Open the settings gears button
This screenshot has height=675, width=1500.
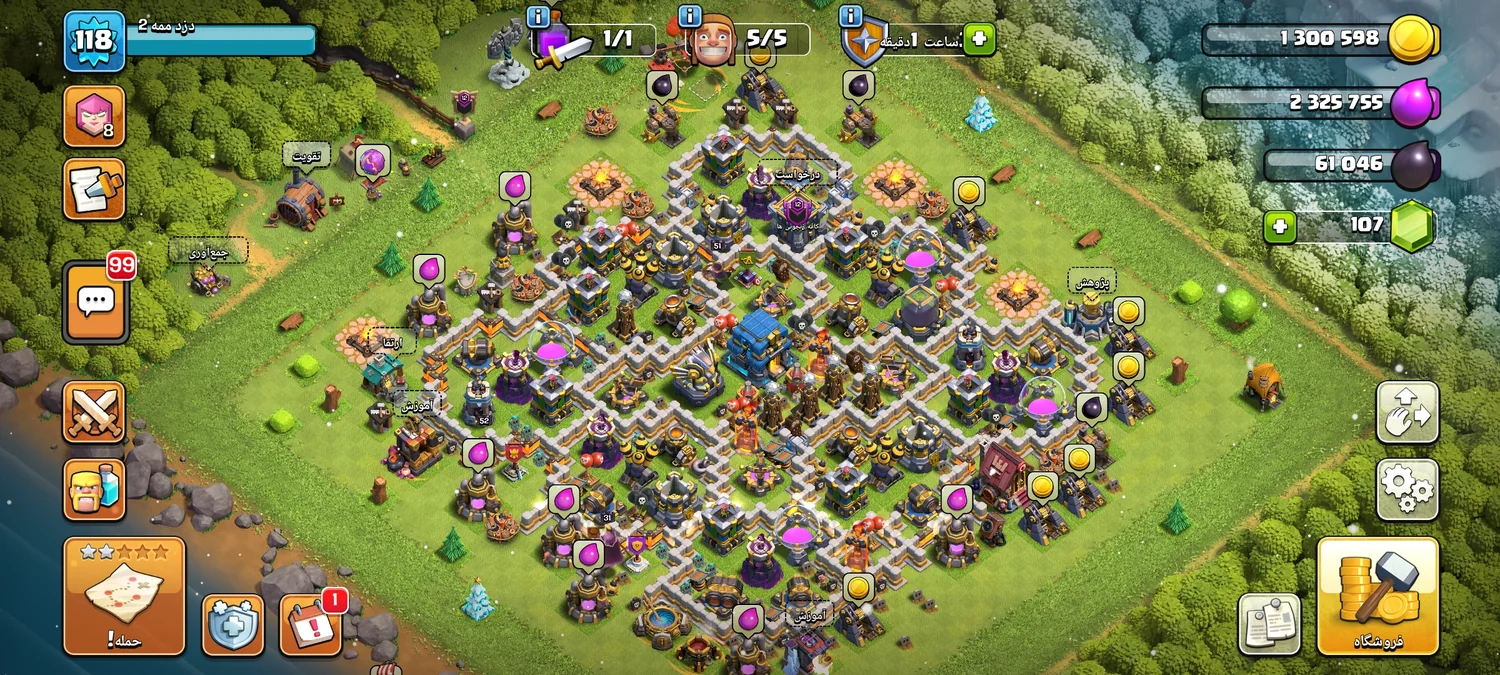pos(1407,489)
